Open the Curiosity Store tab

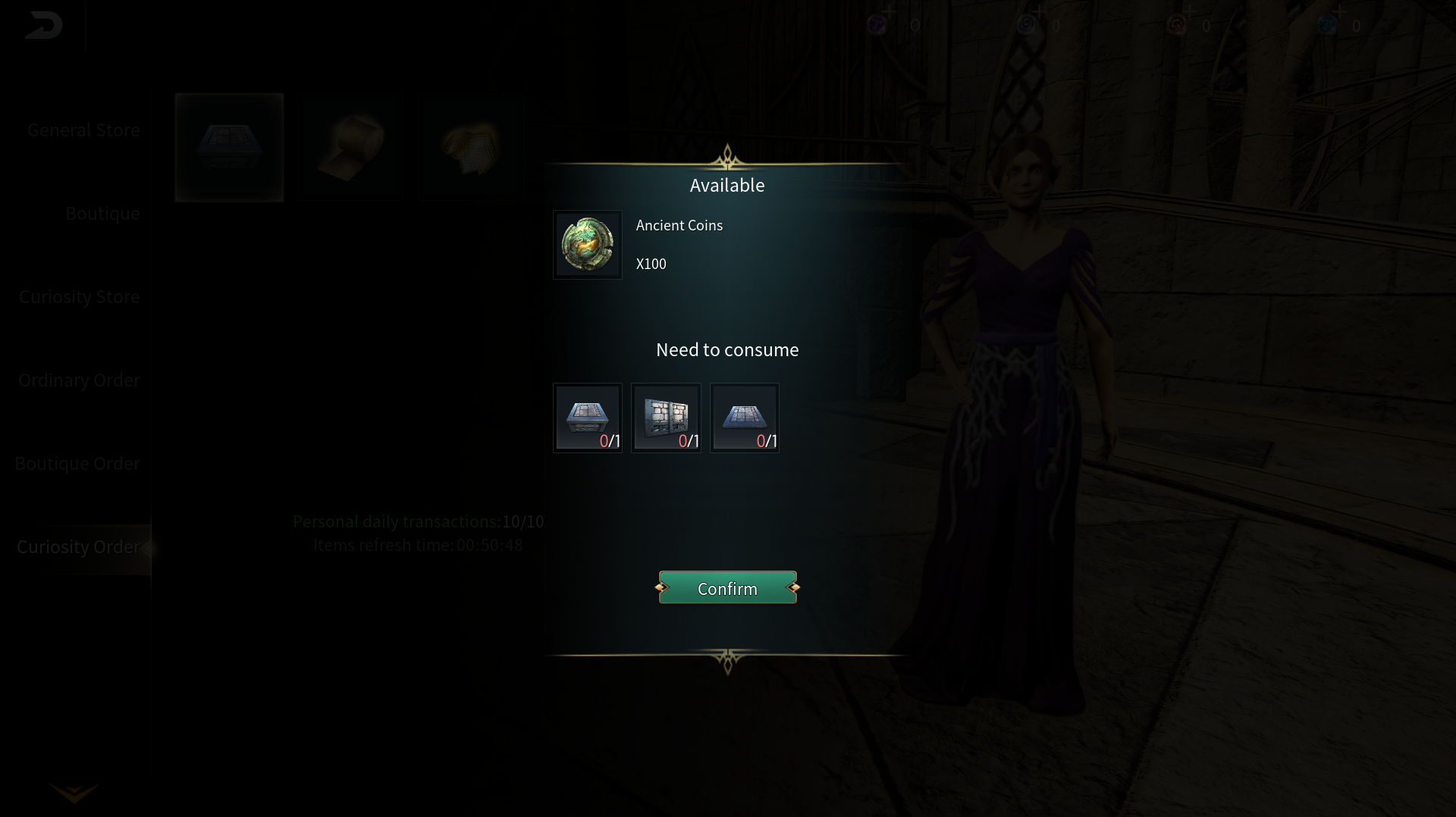pos(80,297)
